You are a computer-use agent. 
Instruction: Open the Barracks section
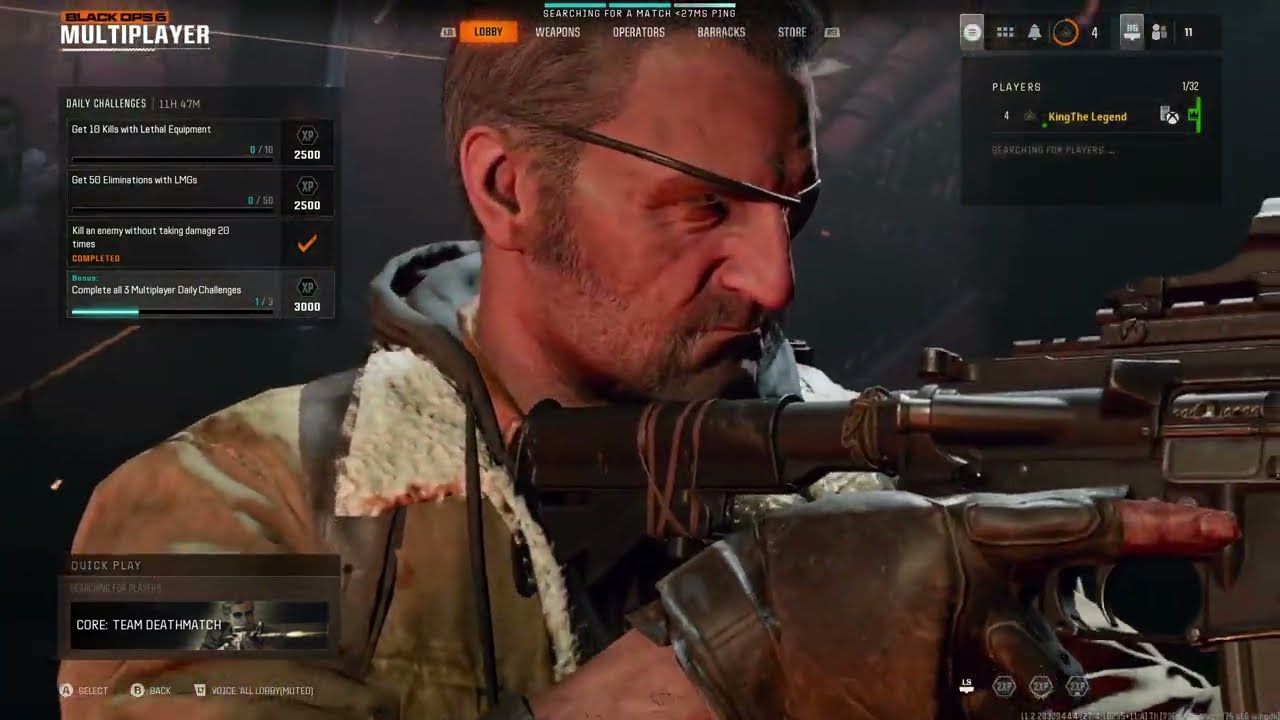[x=722, y=31]
